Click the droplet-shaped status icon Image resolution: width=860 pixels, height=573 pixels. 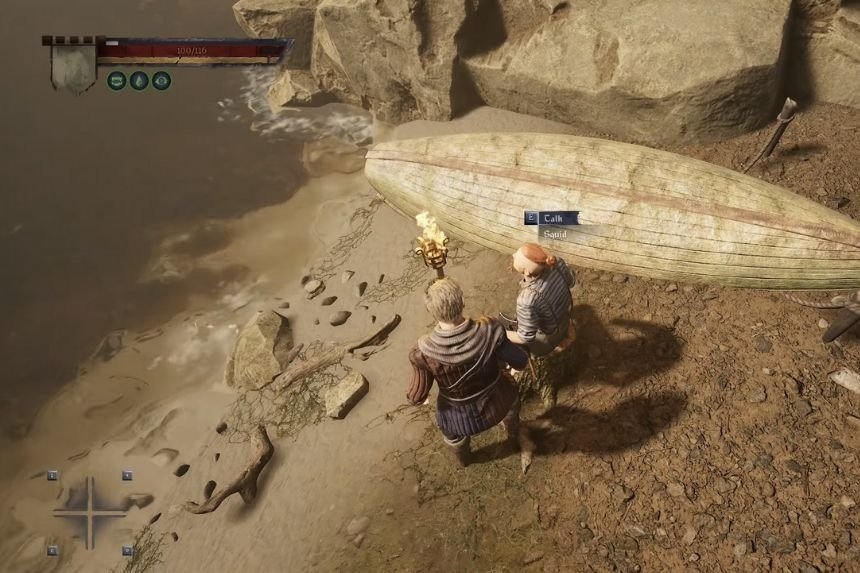pos(139,81)
